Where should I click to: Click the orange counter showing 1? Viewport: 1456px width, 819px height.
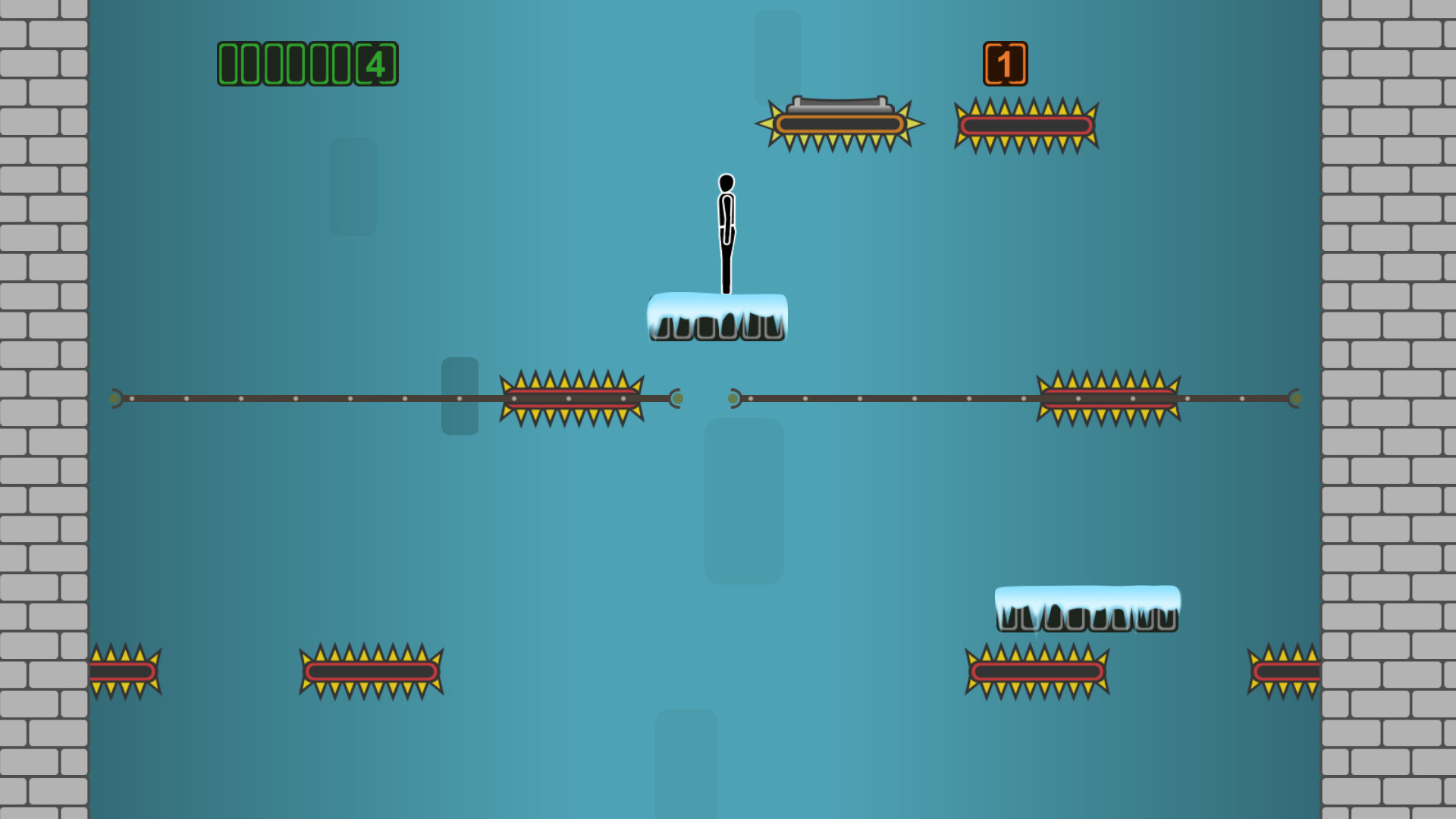pos(1006,63)
